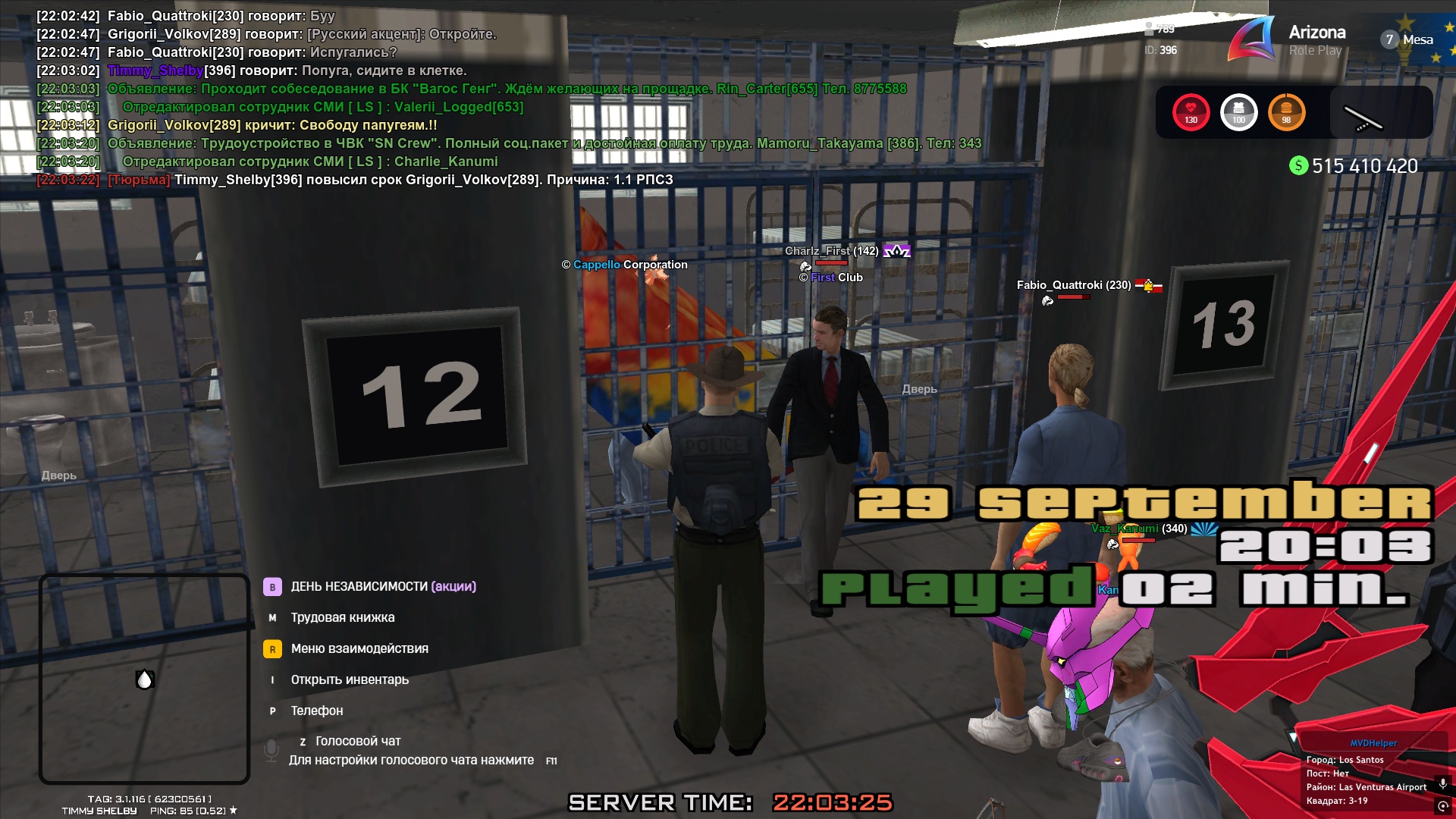This screenshot has width=1456, height=819.
Task: Open the Телефон entry
Action: point(317,711)
